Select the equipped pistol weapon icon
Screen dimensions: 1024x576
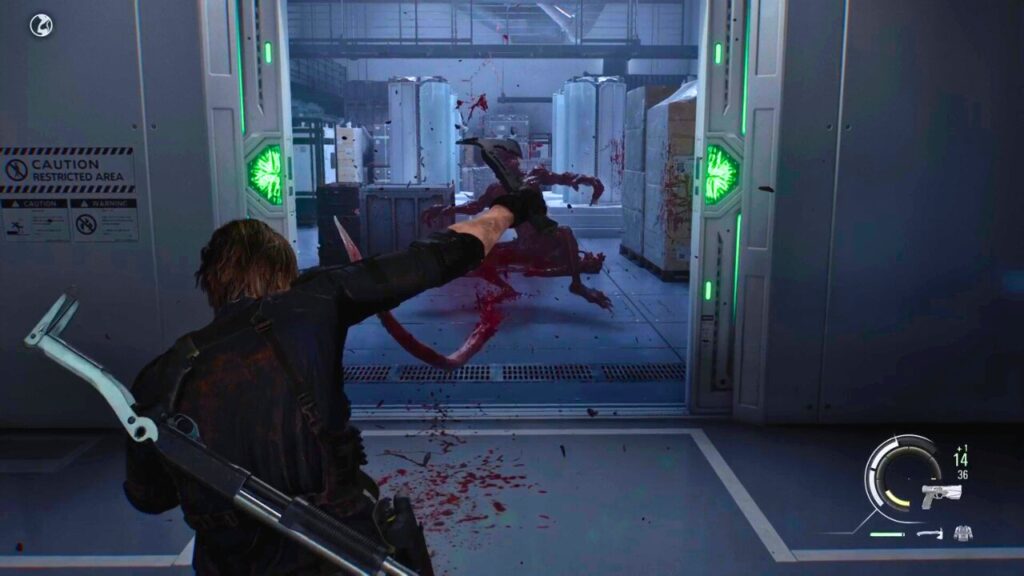point(940,494)
